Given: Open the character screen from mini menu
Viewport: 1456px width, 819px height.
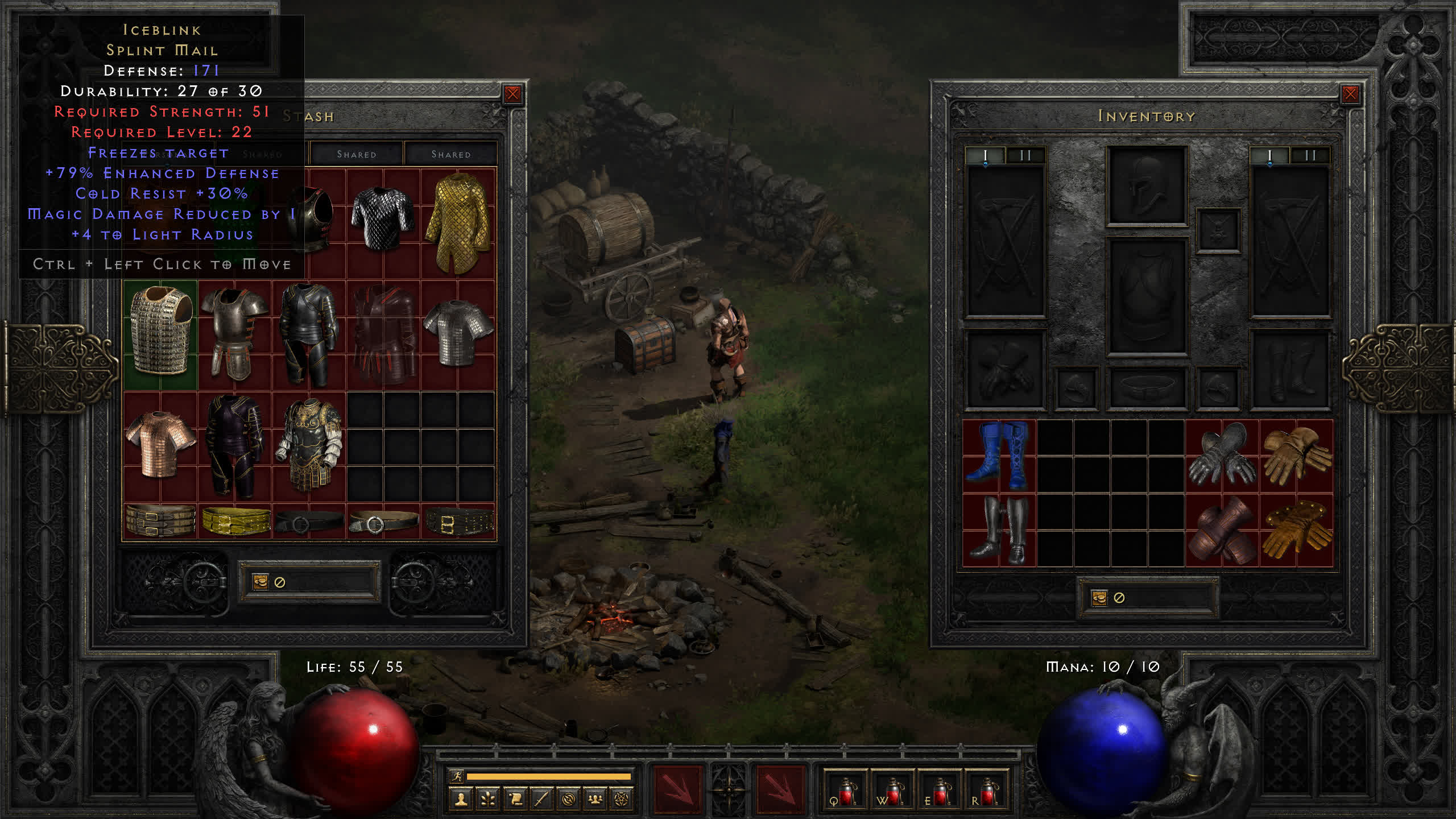Looking at the screenshot, I should pos(461,800).
